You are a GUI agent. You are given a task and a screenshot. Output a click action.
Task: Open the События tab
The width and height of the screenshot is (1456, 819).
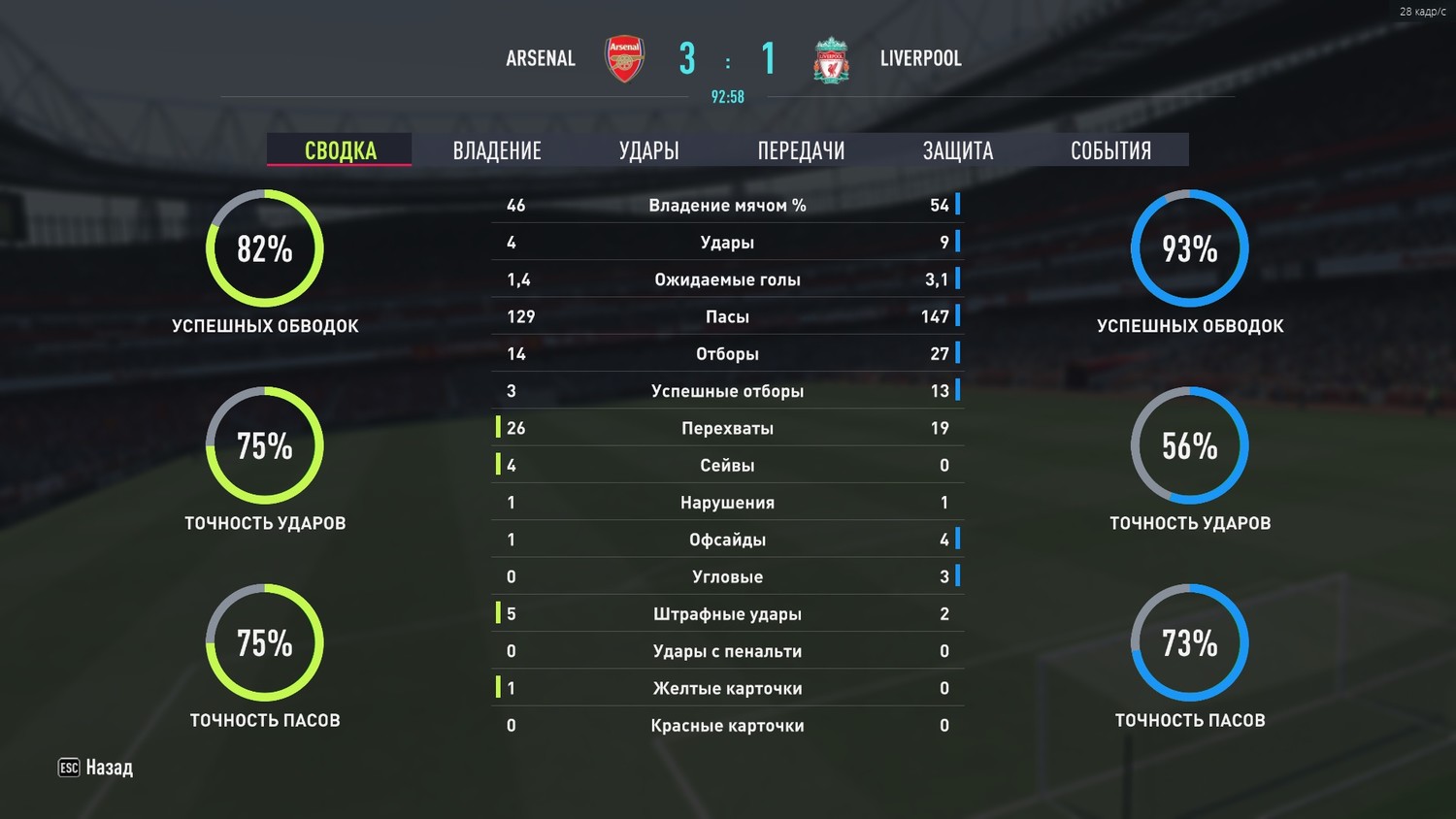tap(1110, 150)
